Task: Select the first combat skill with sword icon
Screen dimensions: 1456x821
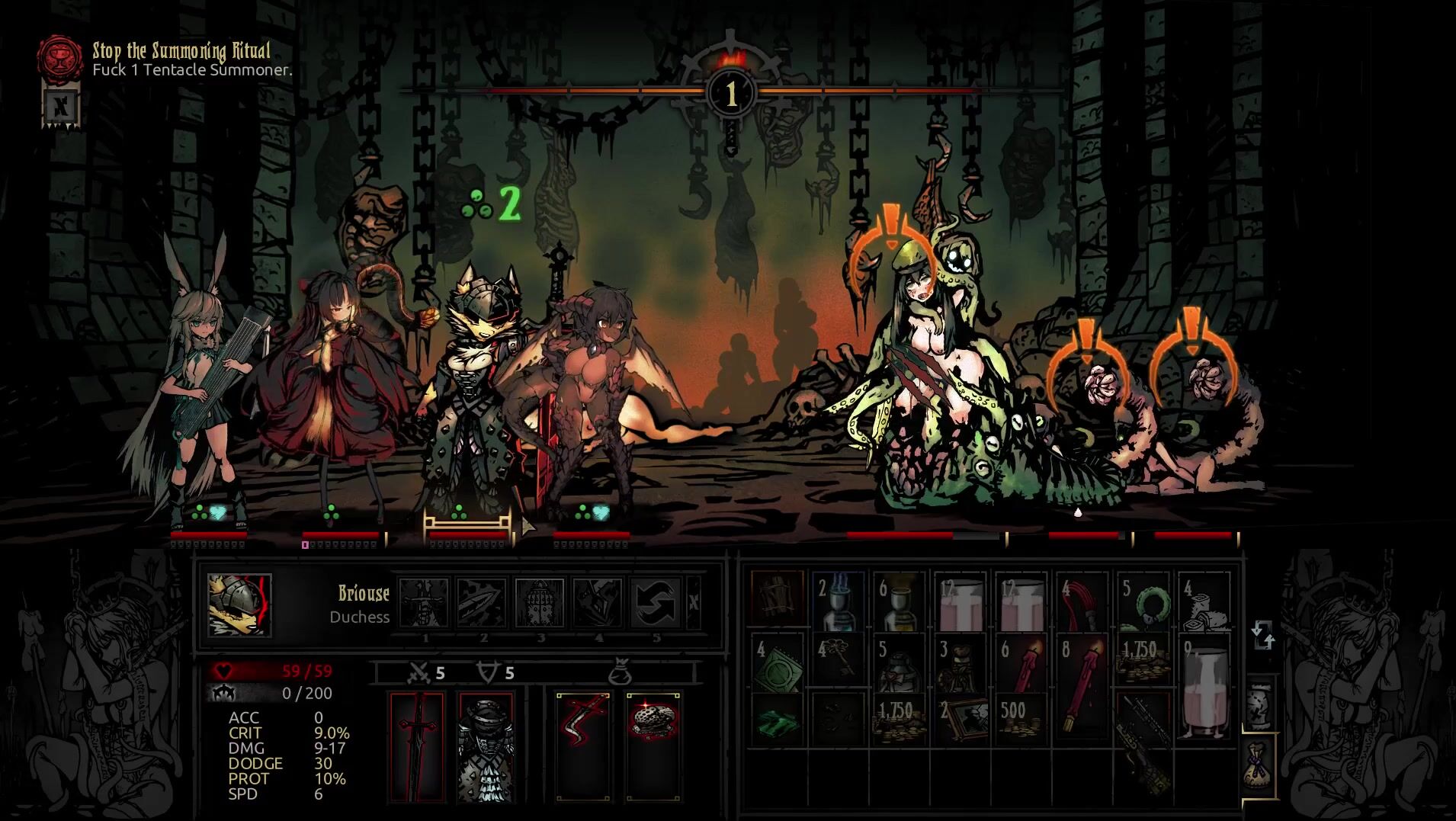Action: tap(424, 603)
